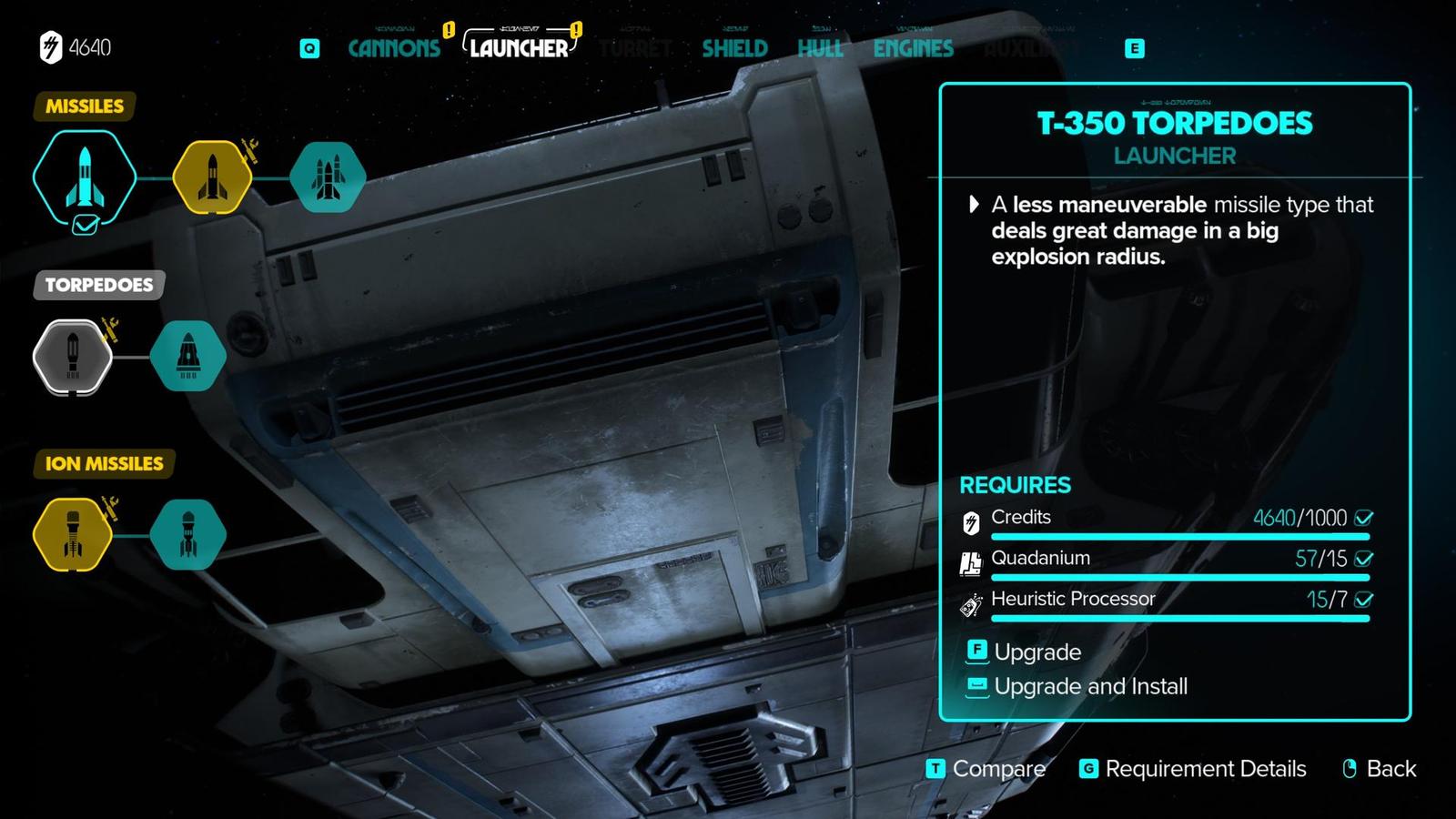Choose the teal second torpedo upgrade
The width and height of the screenshot is (1456, 819).
coord(187,357)
